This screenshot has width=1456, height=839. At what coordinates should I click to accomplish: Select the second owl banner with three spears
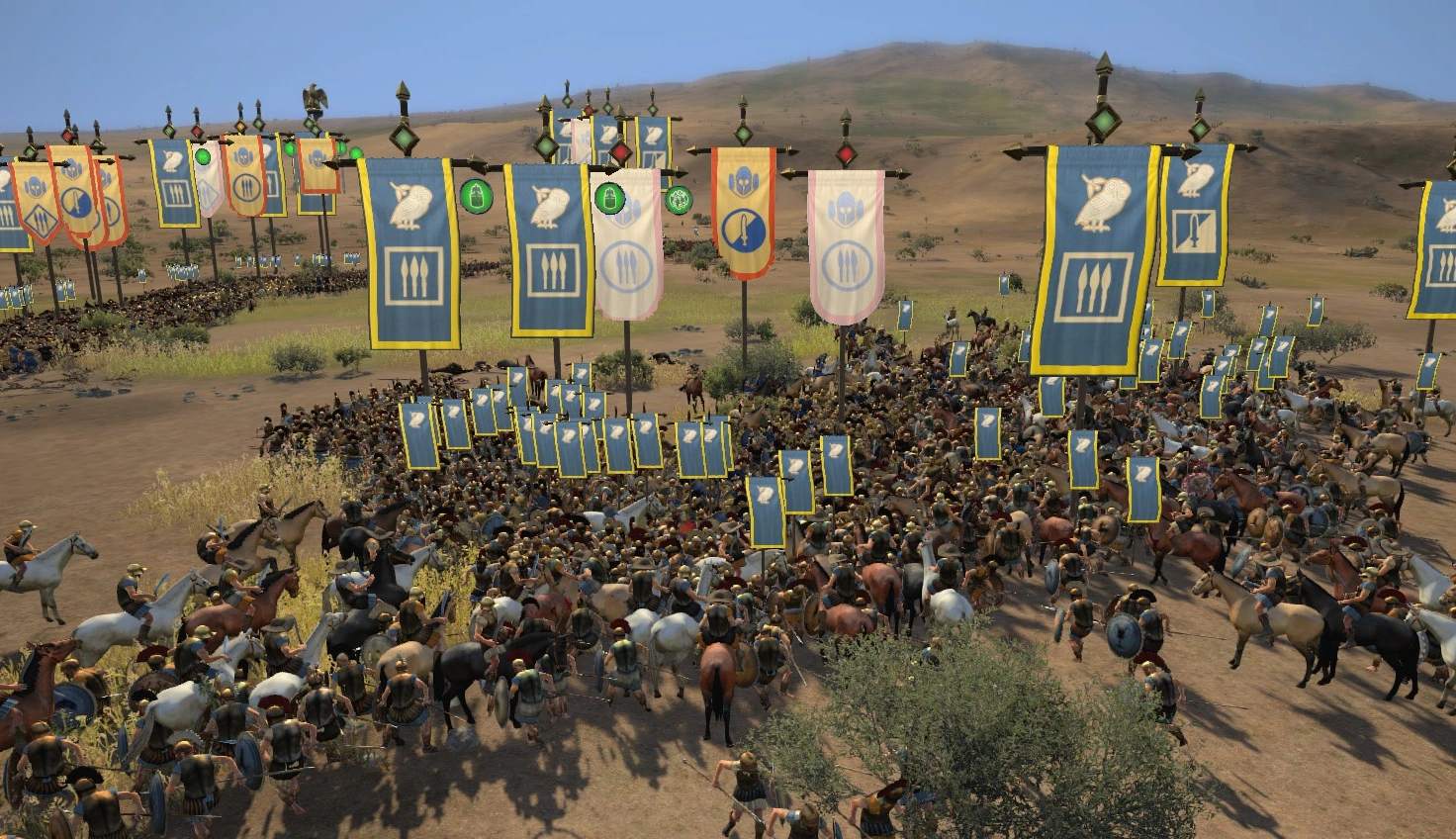[549, 247]
